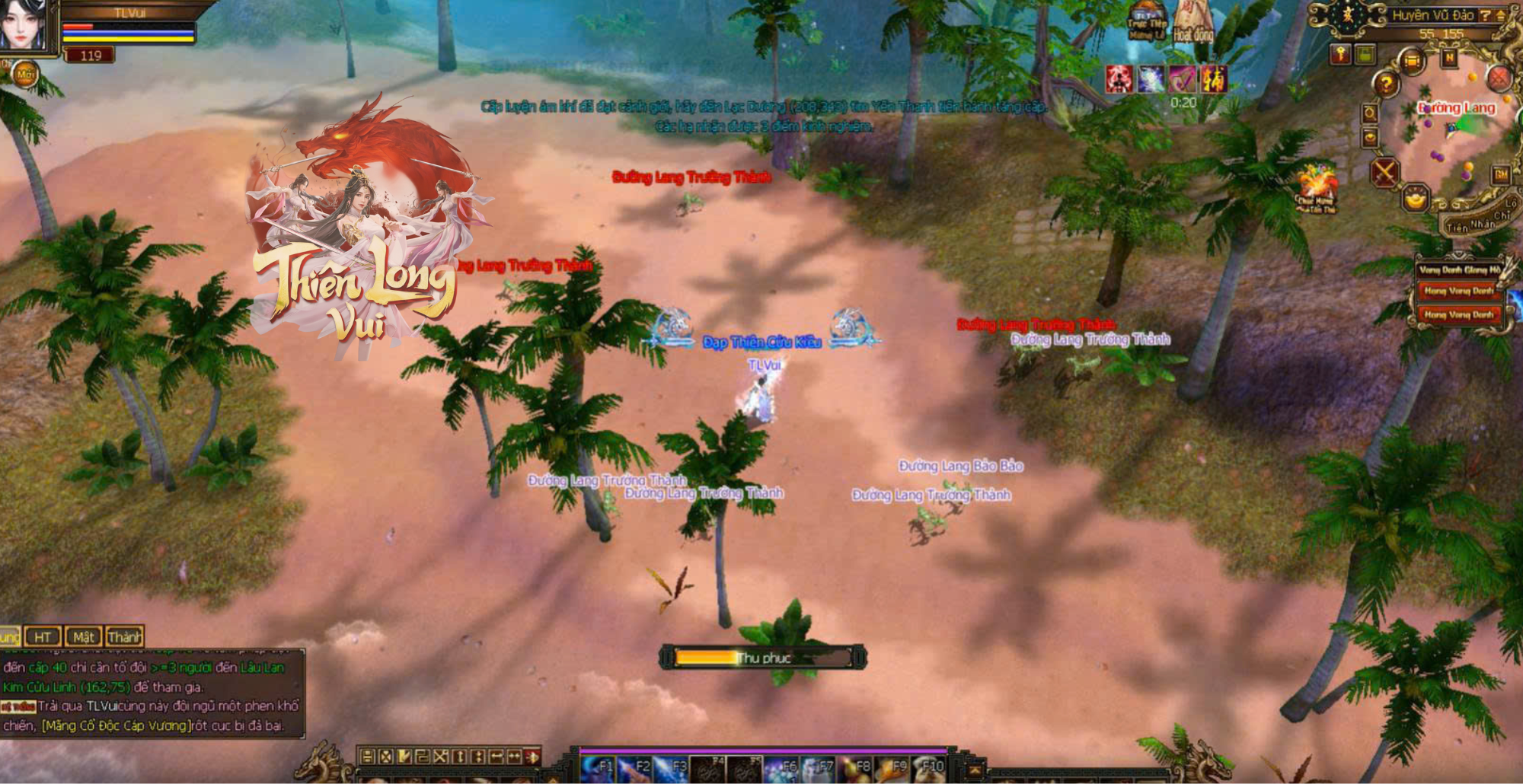Click the question mark button beside minimap

pyautogui.click(x=1387, y=83)
